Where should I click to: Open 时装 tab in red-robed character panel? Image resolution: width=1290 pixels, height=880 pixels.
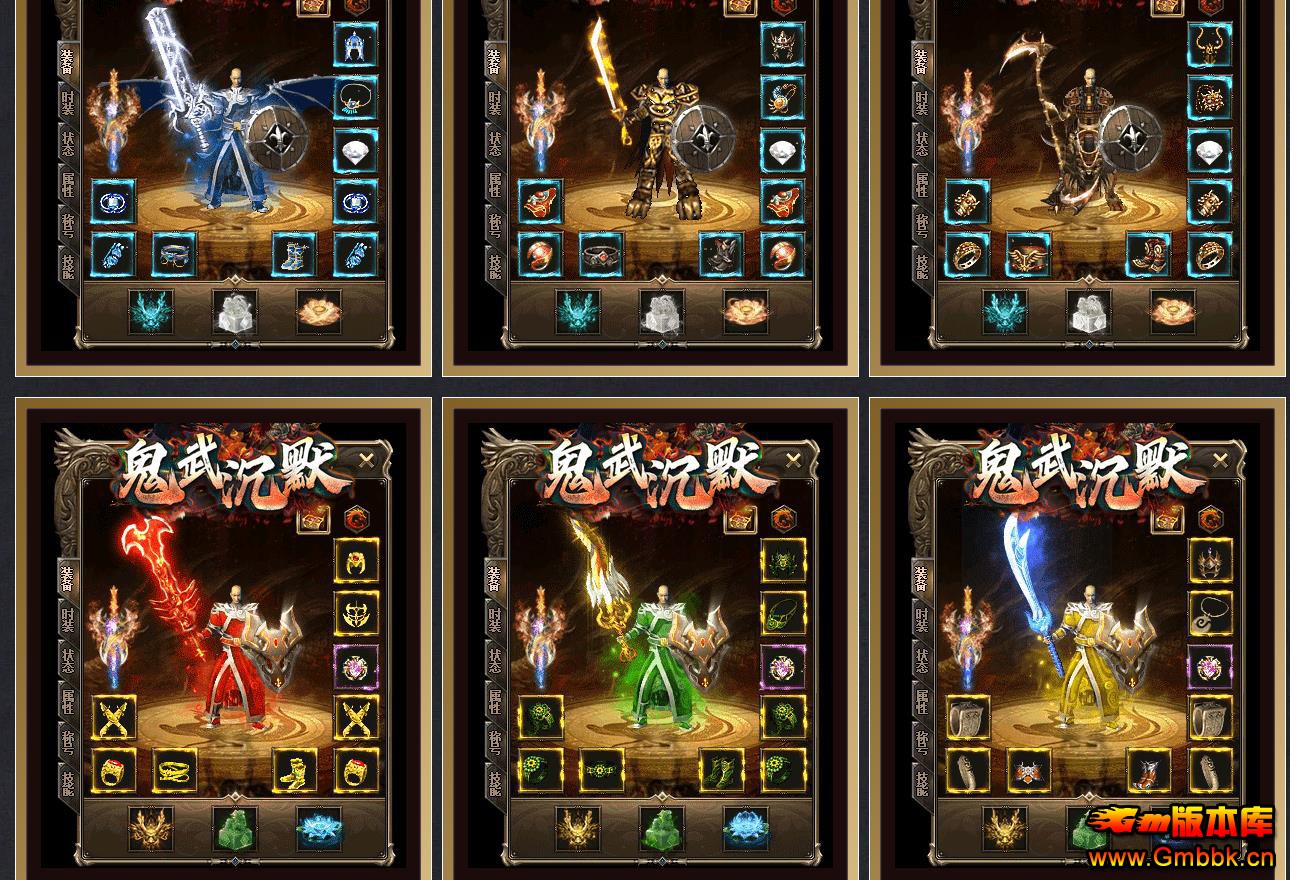click(x=68, y=618)
